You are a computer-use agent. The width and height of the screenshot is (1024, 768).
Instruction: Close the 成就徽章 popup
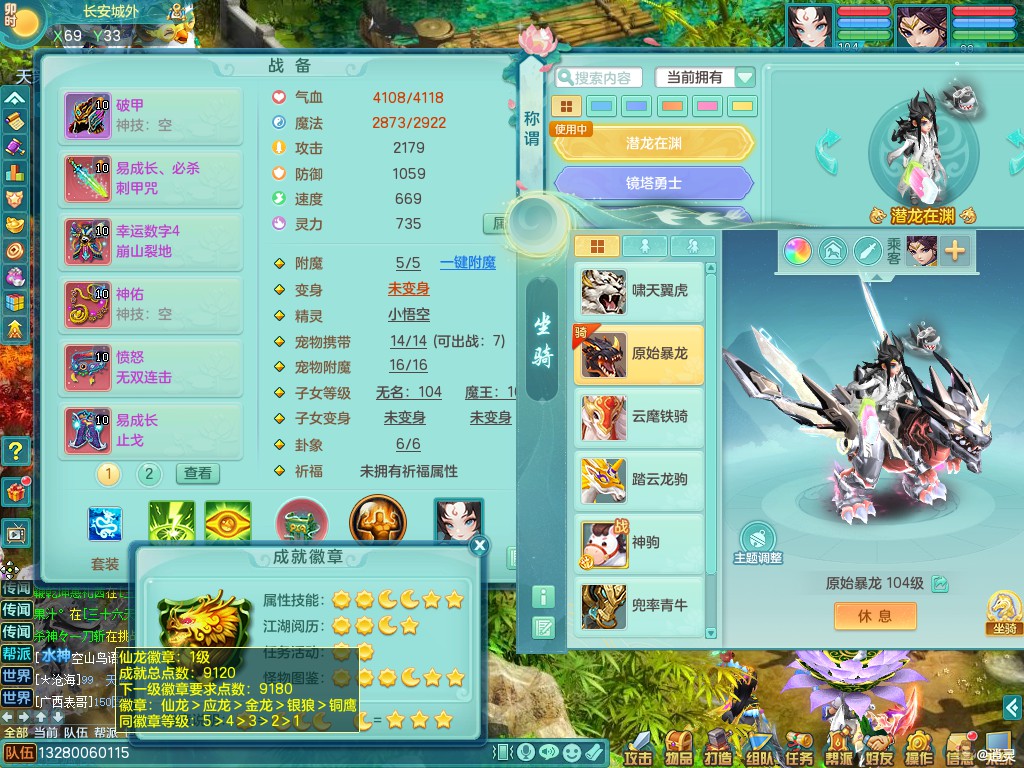pyautogui.click(x=480, y=545)
